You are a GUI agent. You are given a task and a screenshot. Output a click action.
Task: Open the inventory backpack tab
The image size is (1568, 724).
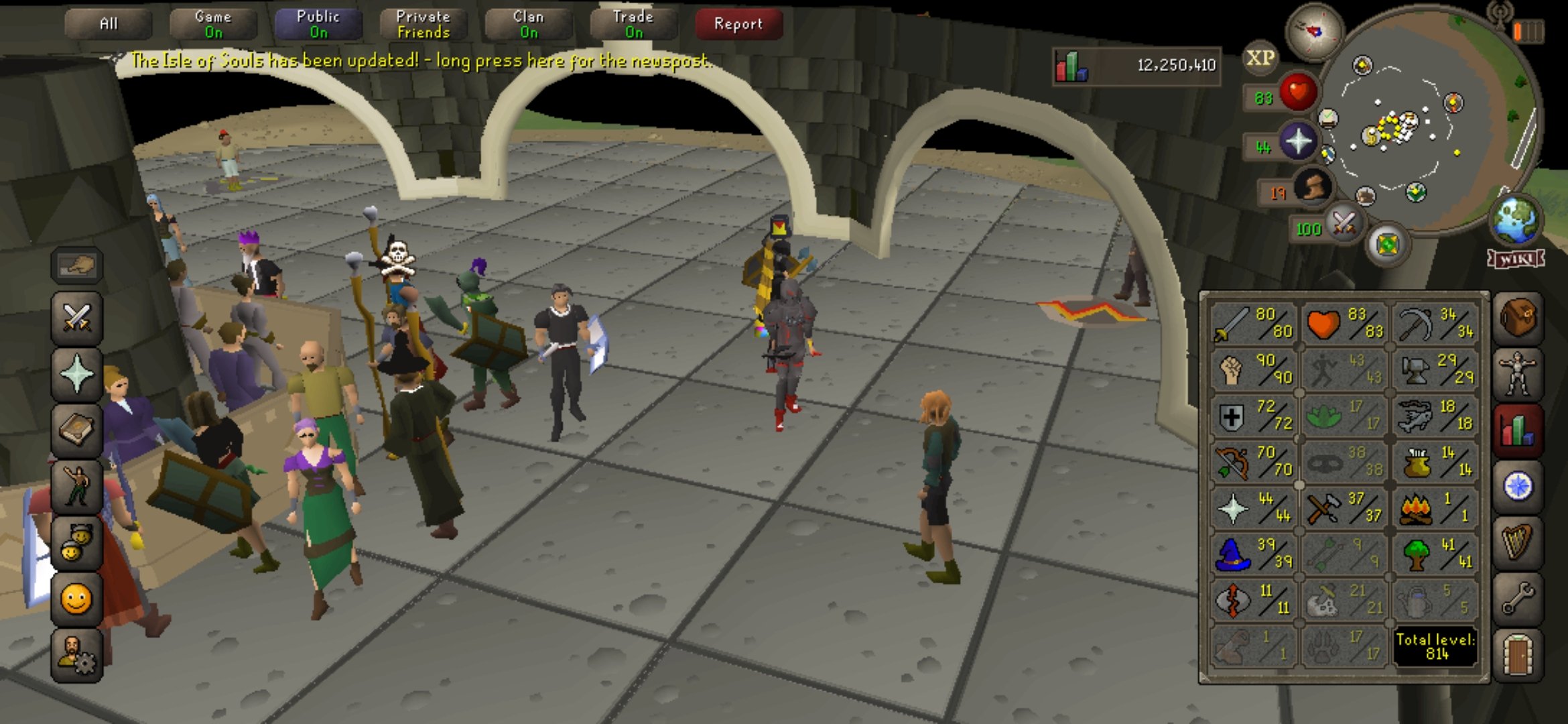tap(1518, 317)
